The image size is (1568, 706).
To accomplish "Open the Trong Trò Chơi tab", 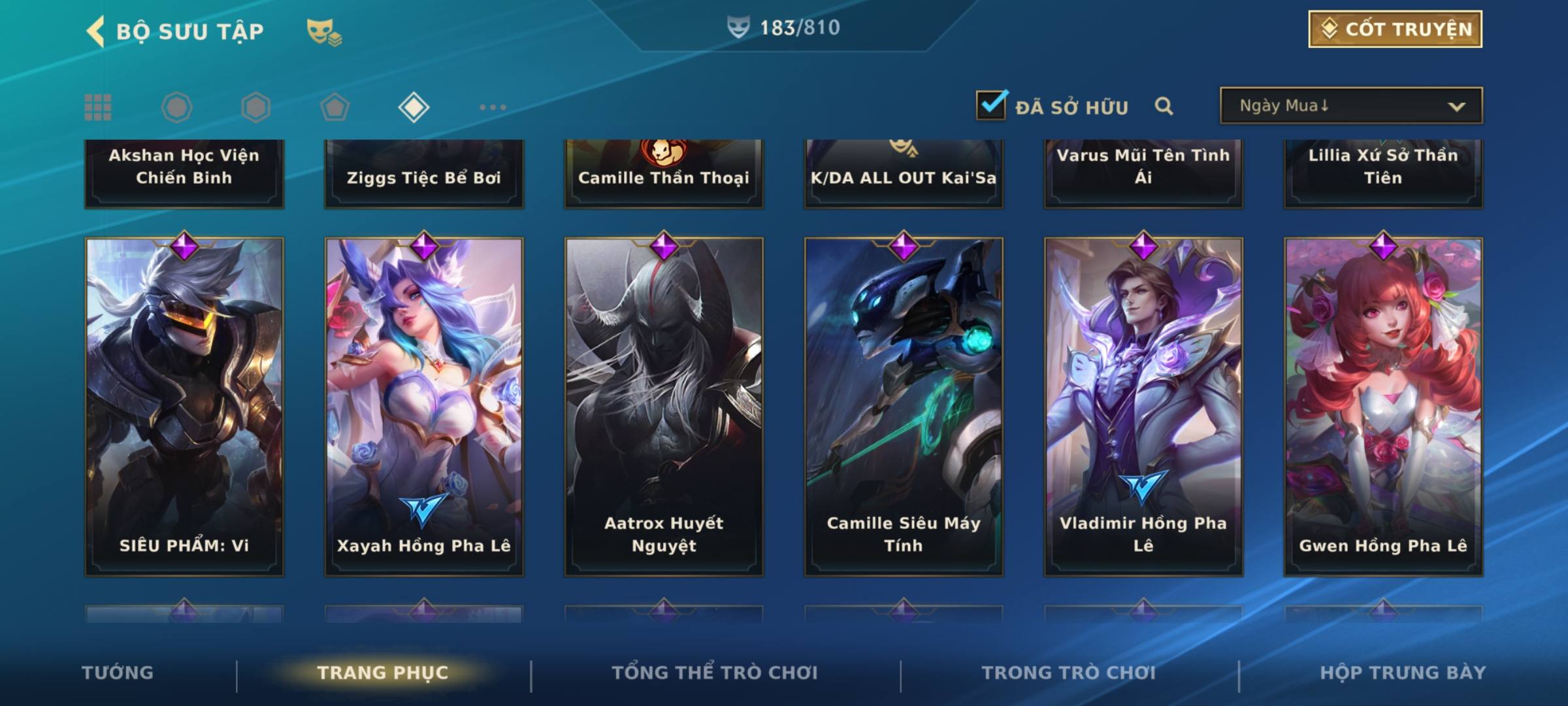I will tap(1069, 673).
